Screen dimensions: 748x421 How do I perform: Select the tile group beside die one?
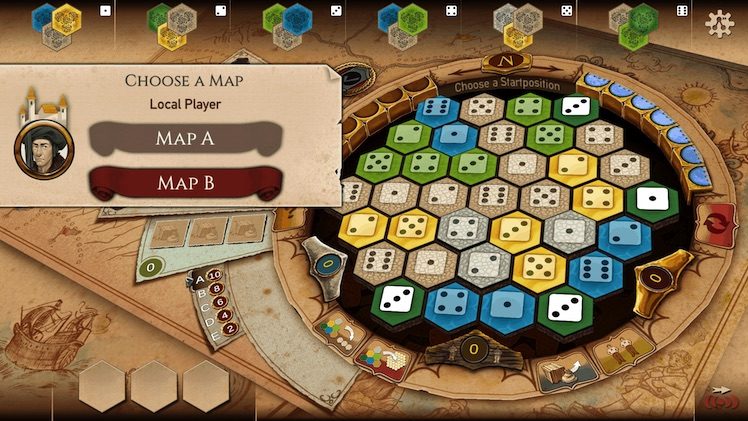[x=56, y=24]
